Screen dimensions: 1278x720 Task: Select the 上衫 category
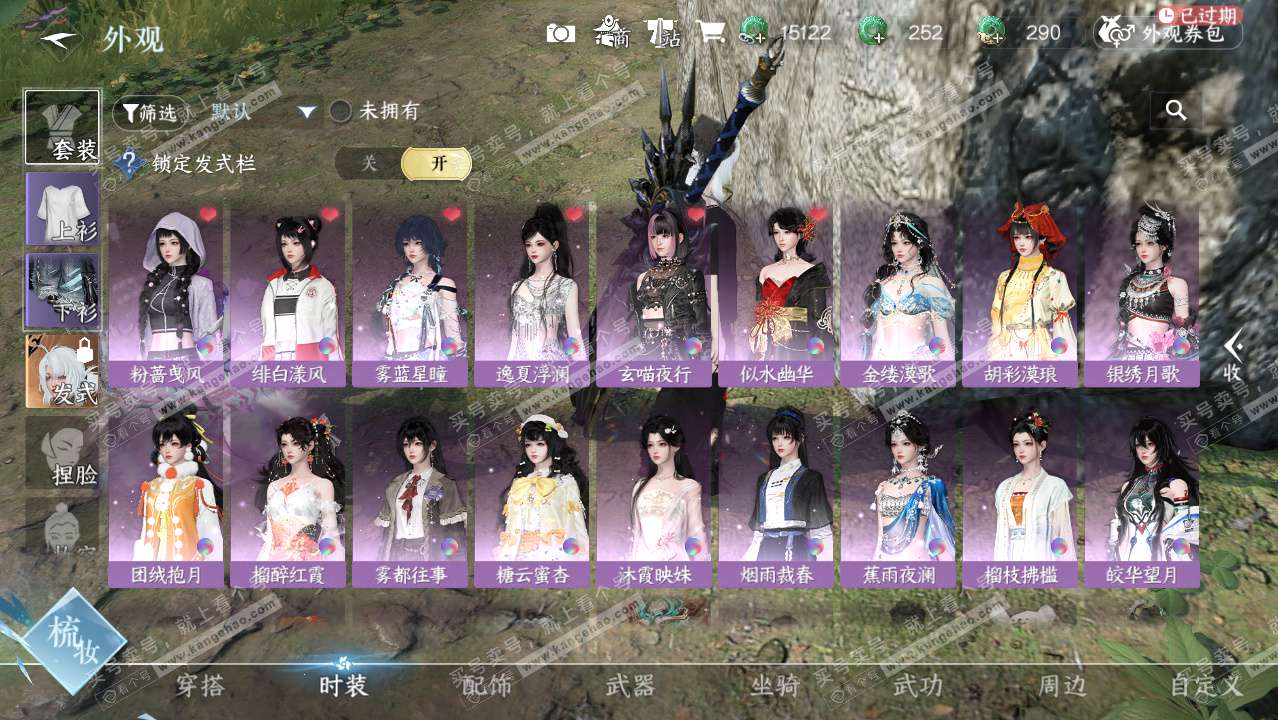[x=62, y=208]
